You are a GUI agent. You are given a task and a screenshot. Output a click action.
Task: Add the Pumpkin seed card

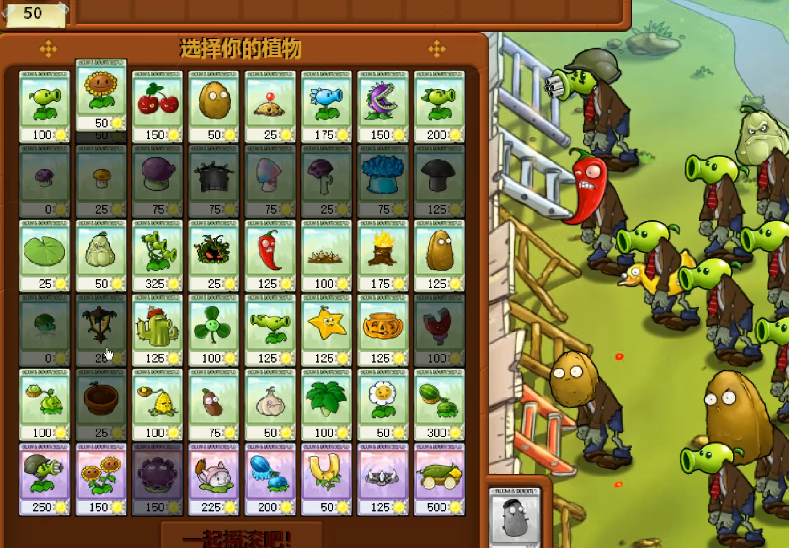(382, 330)
